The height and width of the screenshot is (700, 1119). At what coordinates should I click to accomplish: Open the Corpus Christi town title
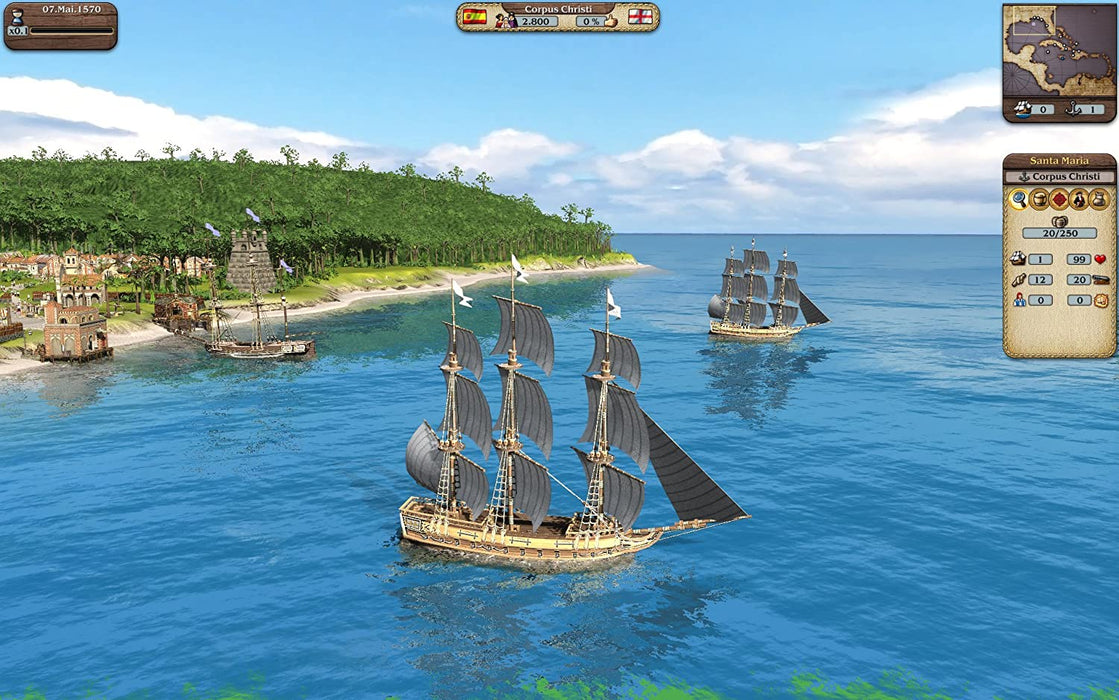(558, 8)
